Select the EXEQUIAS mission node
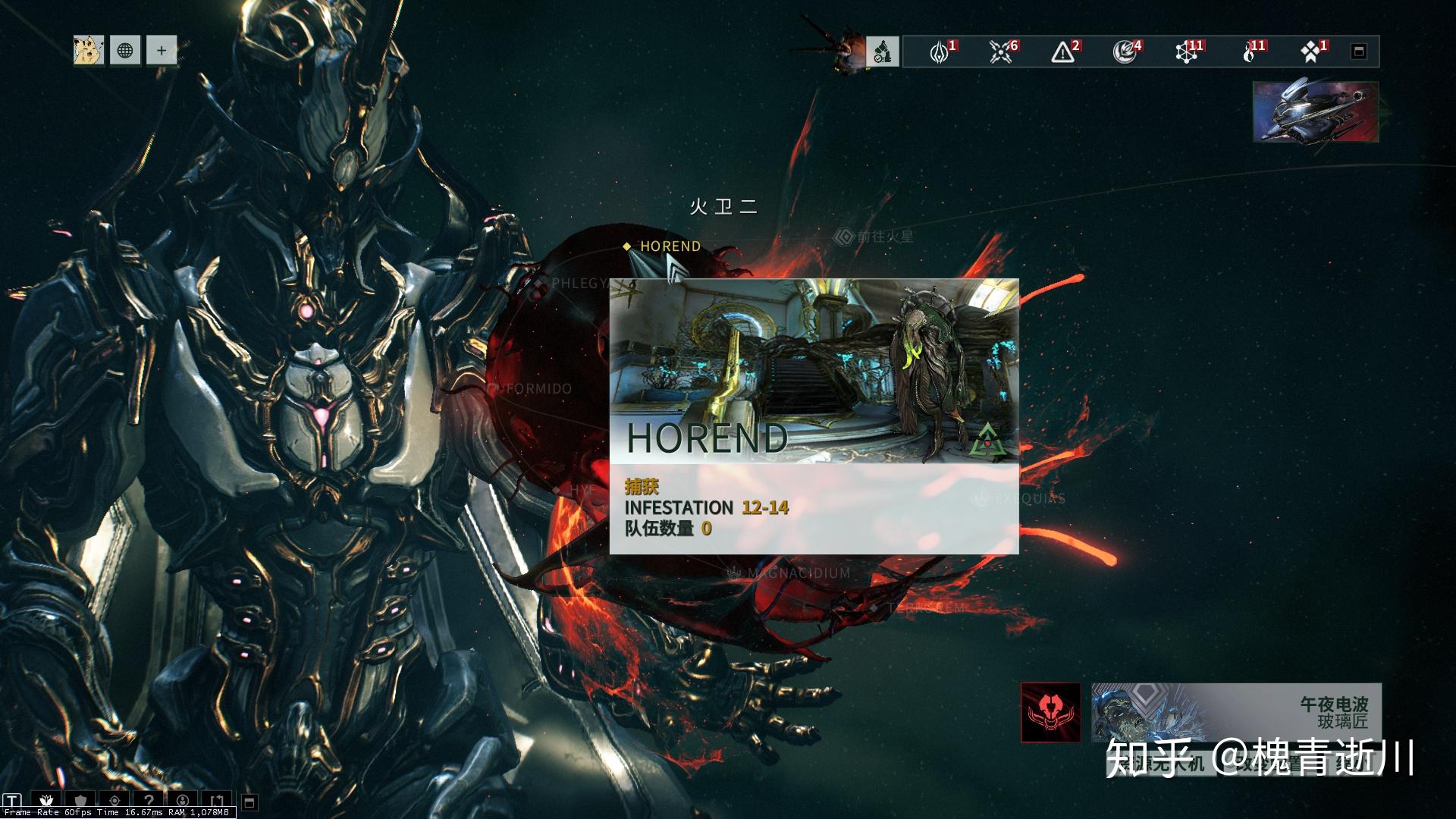This screenshot has height=819, width=1456. click(1022, 499)
